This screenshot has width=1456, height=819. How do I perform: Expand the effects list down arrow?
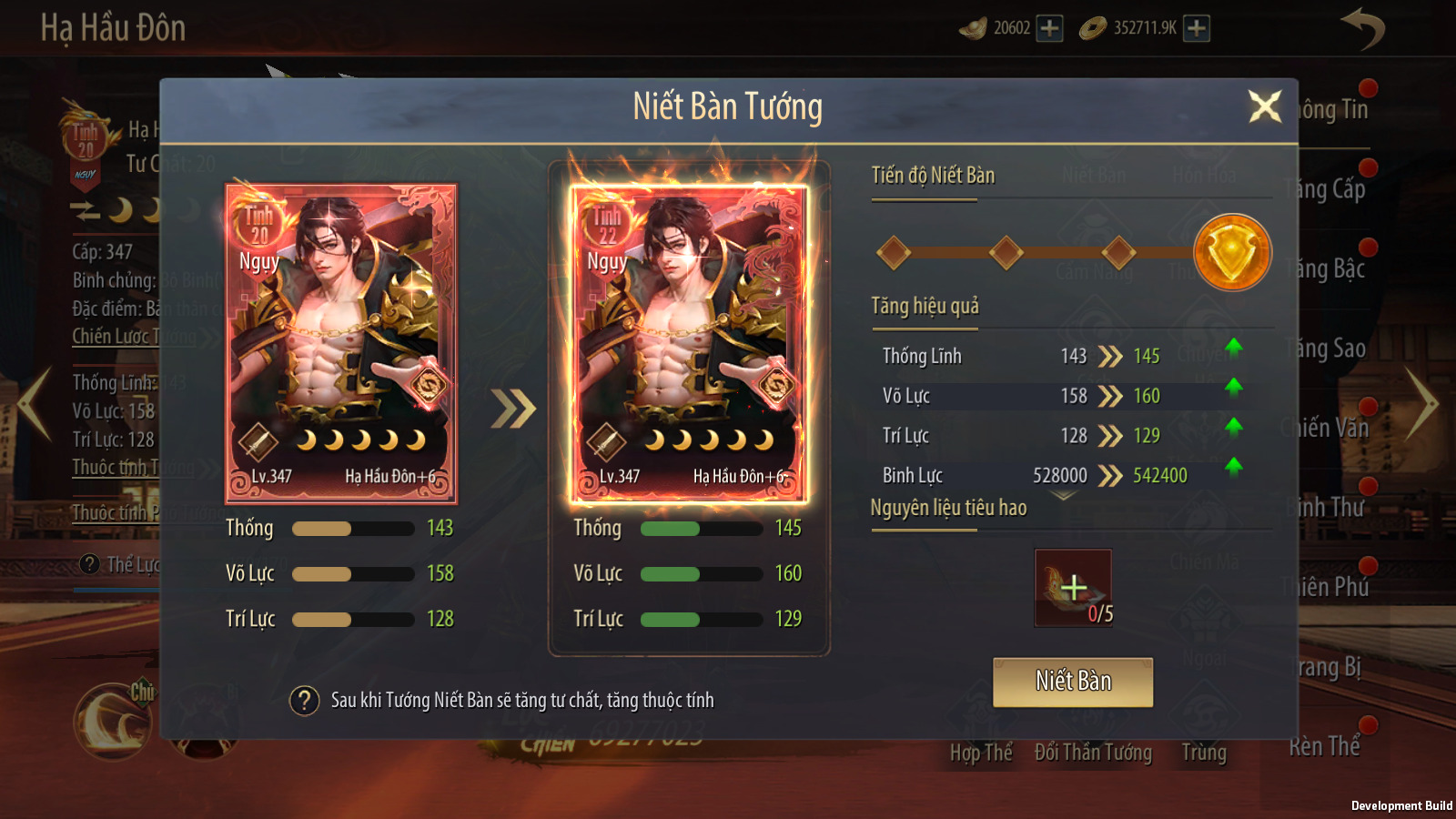1063,496
